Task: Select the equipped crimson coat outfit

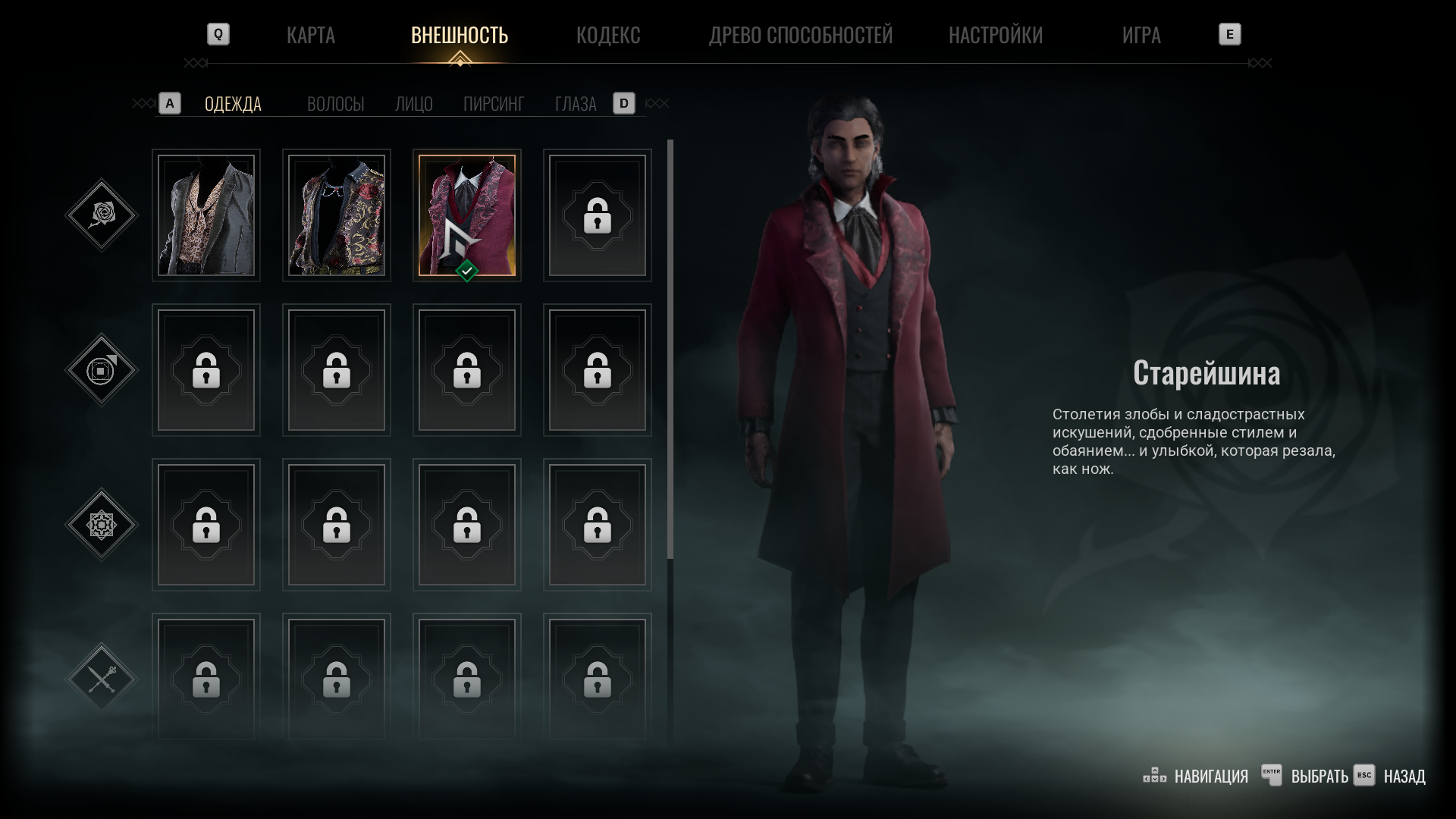Action: coord(467,215)
